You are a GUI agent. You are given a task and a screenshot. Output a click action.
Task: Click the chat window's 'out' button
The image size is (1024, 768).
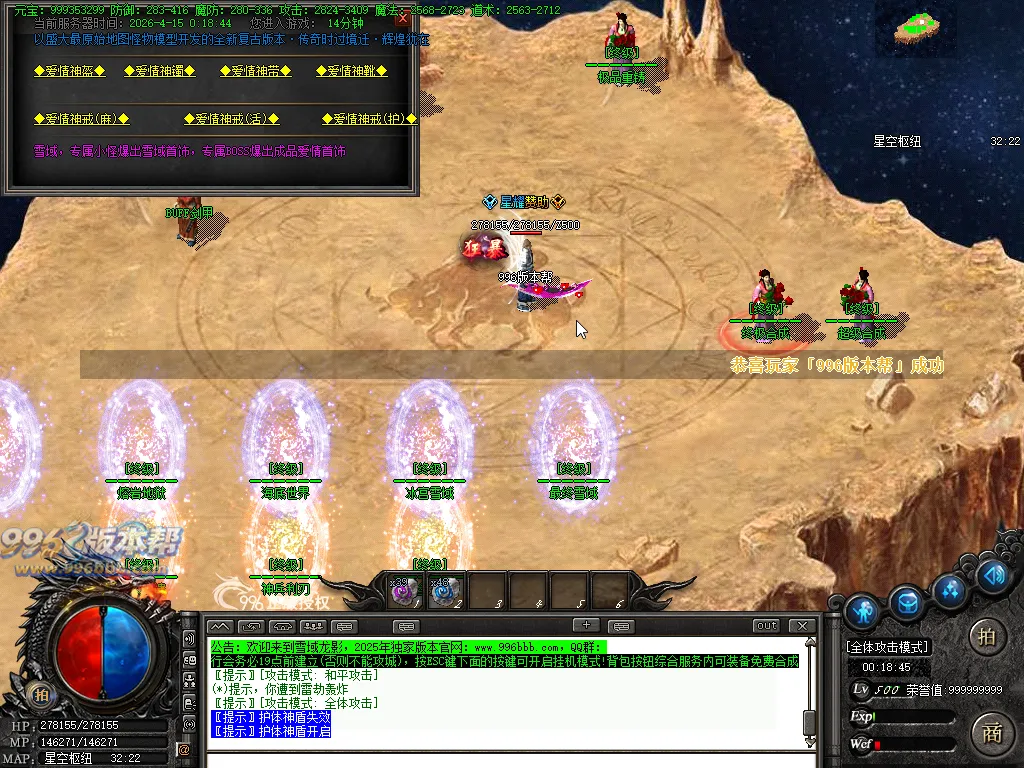pyautogui.click(x=766, y=626)
